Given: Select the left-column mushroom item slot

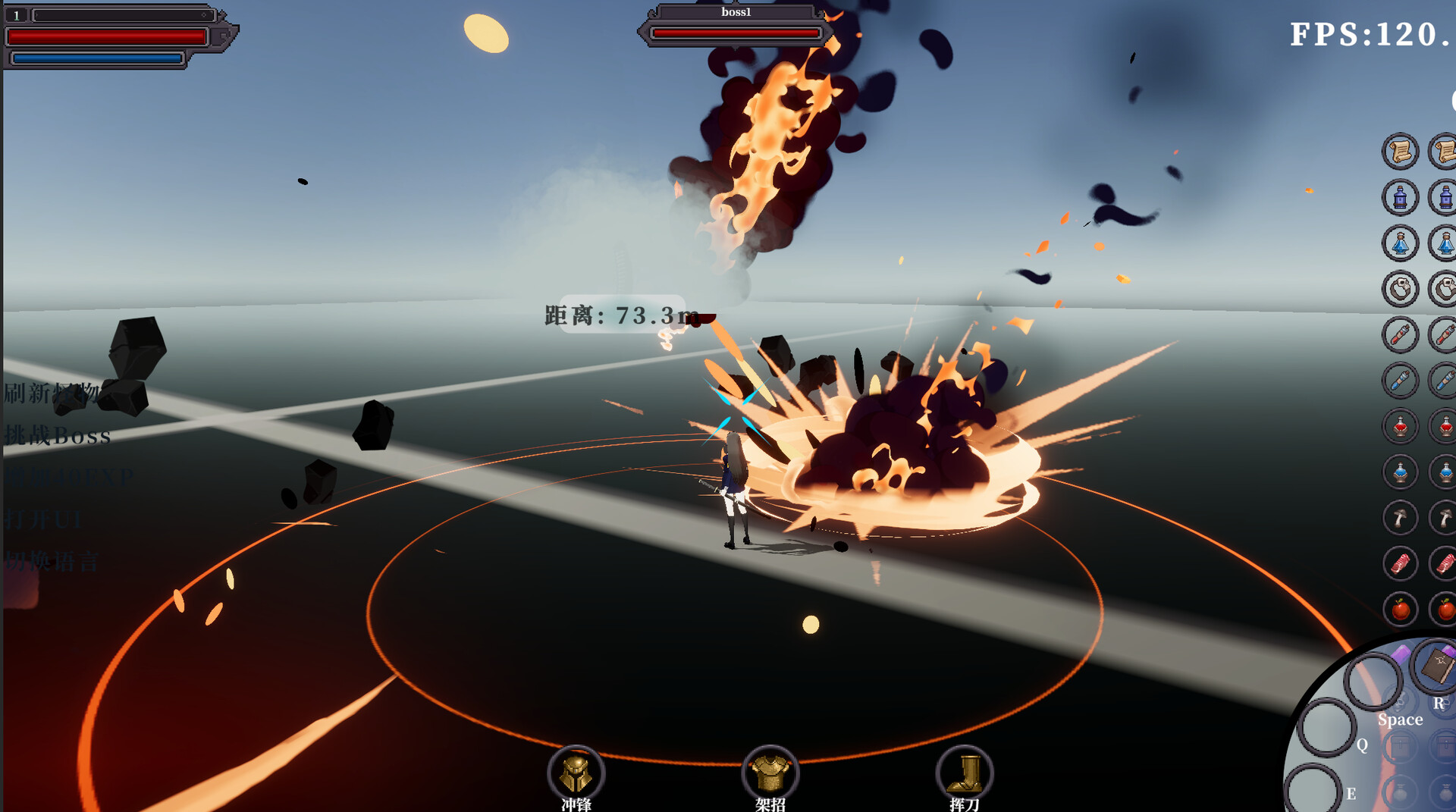Looking at the screenshot, I should (1400, 519).
